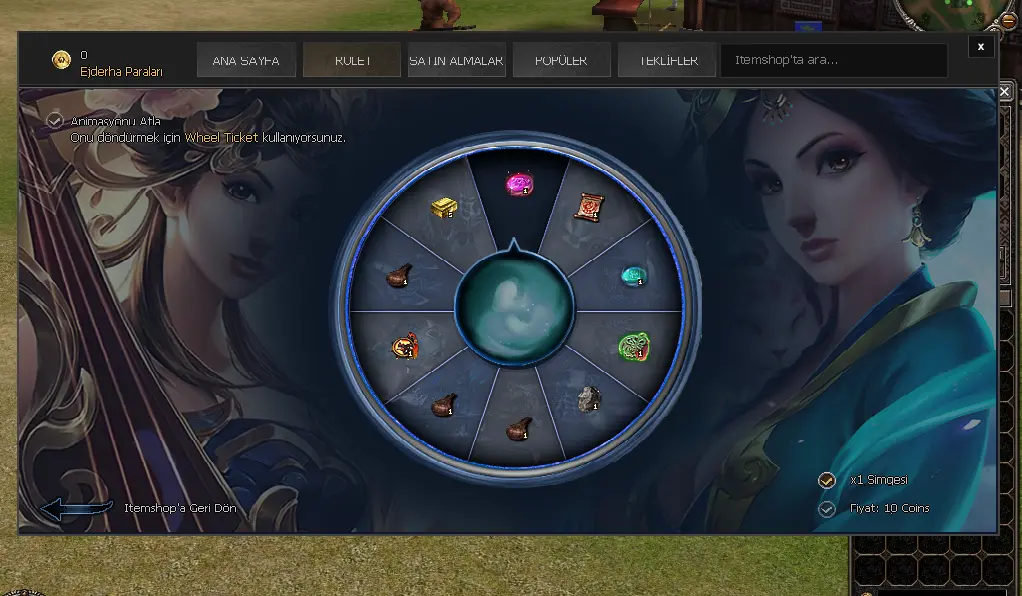Screen dimensions: 1022x596
Task: Pick the red scroll wheel prize
Action: coord(587,207)
